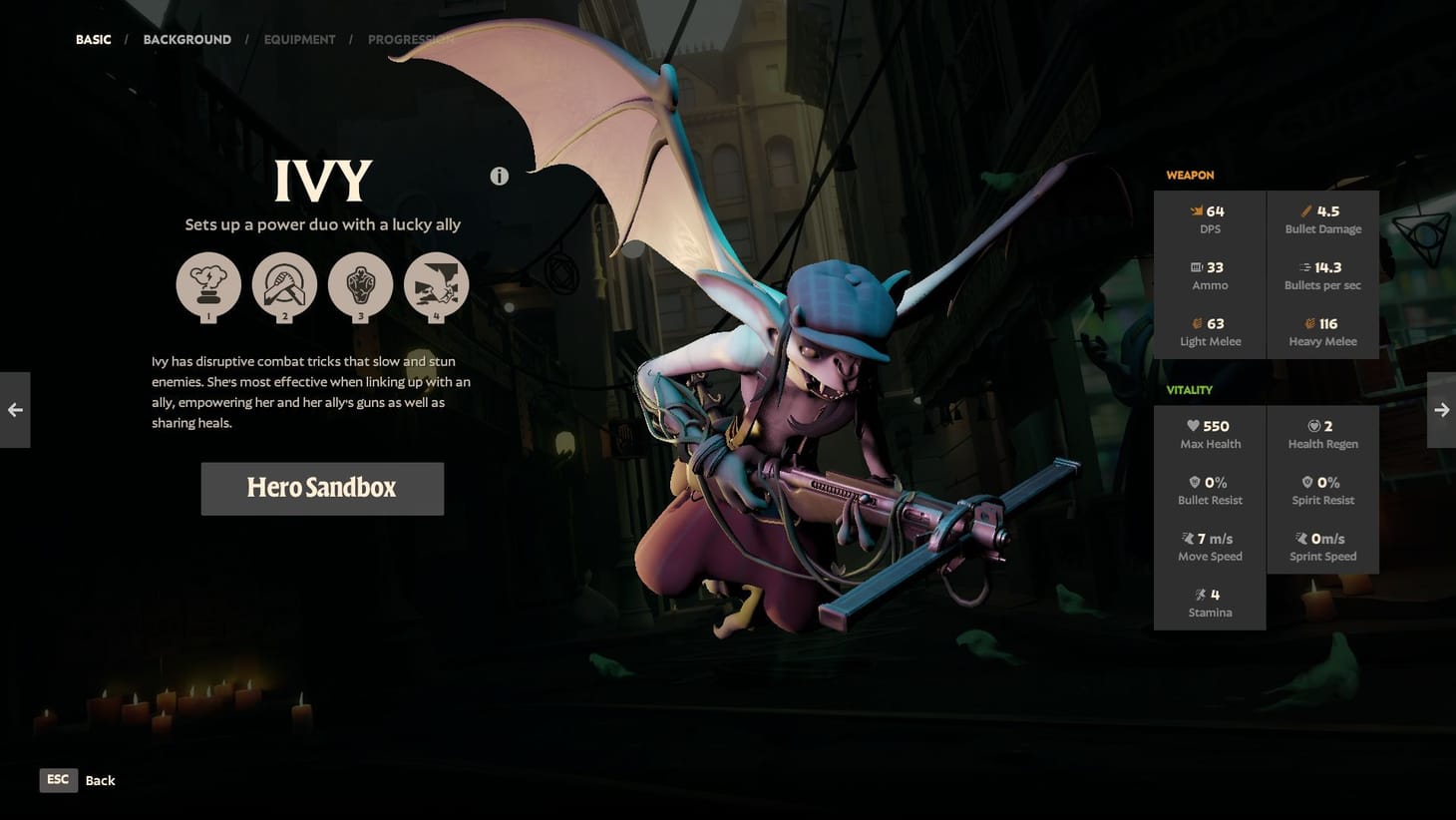Go to previous hero with left arrow
Screen dimensions: 1456x820
[x=14, y=409]
